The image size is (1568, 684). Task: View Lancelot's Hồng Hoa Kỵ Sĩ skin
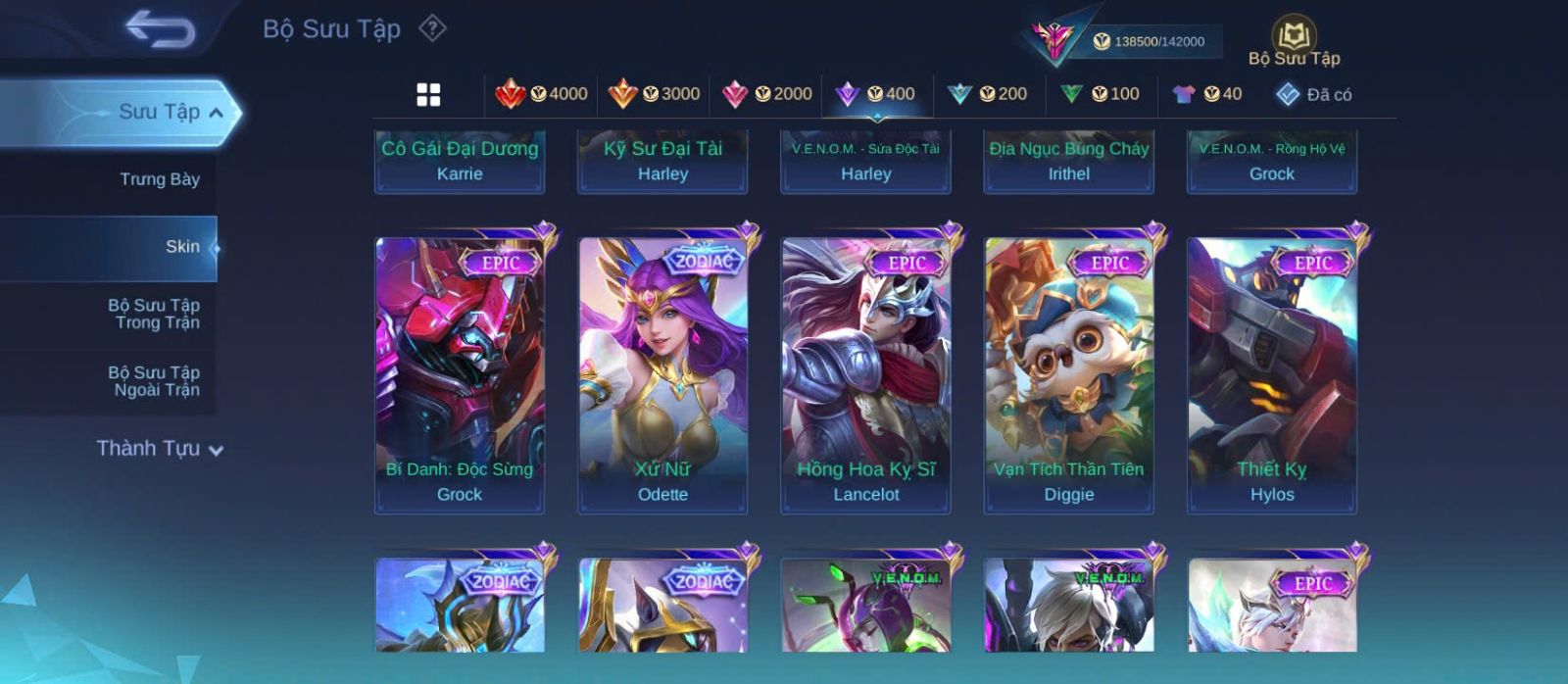865,374
